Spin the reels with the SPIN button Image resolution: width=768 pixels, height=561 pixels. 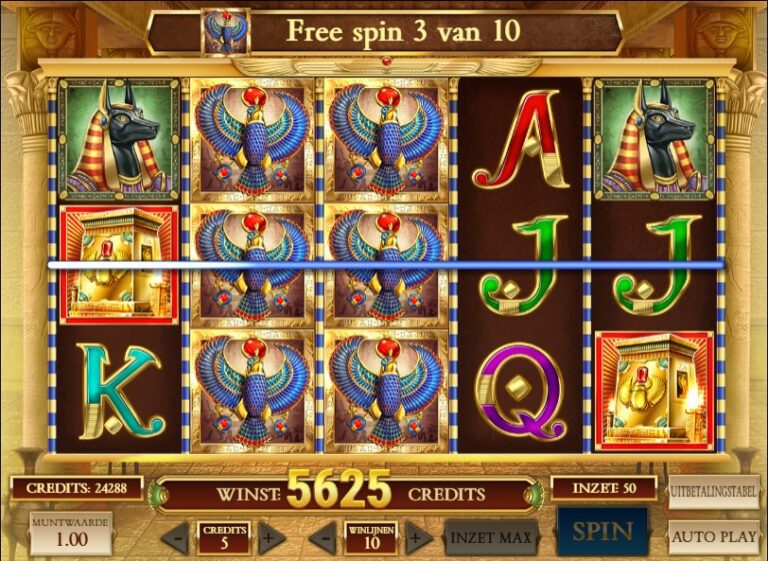(x=602, y=533)
